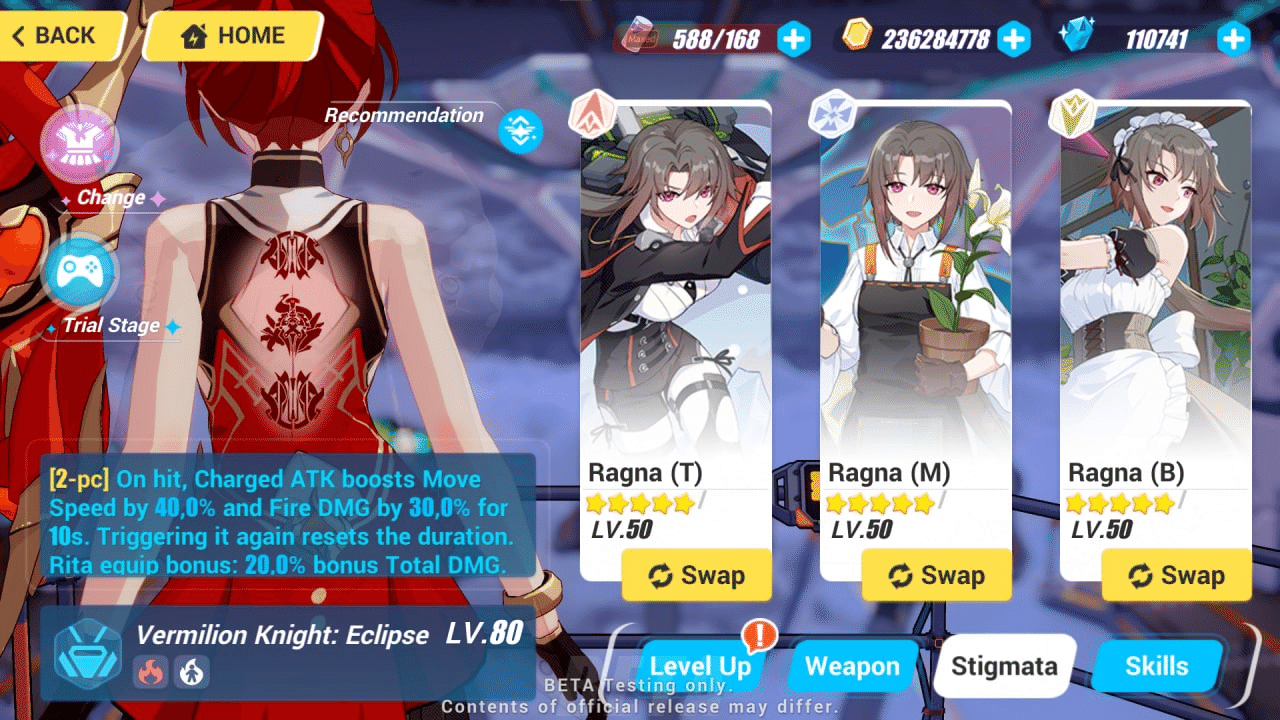Buy crystals using the crystal plus button
The height and width of the screenshot is (720, 1280).
coord(1233,39)
